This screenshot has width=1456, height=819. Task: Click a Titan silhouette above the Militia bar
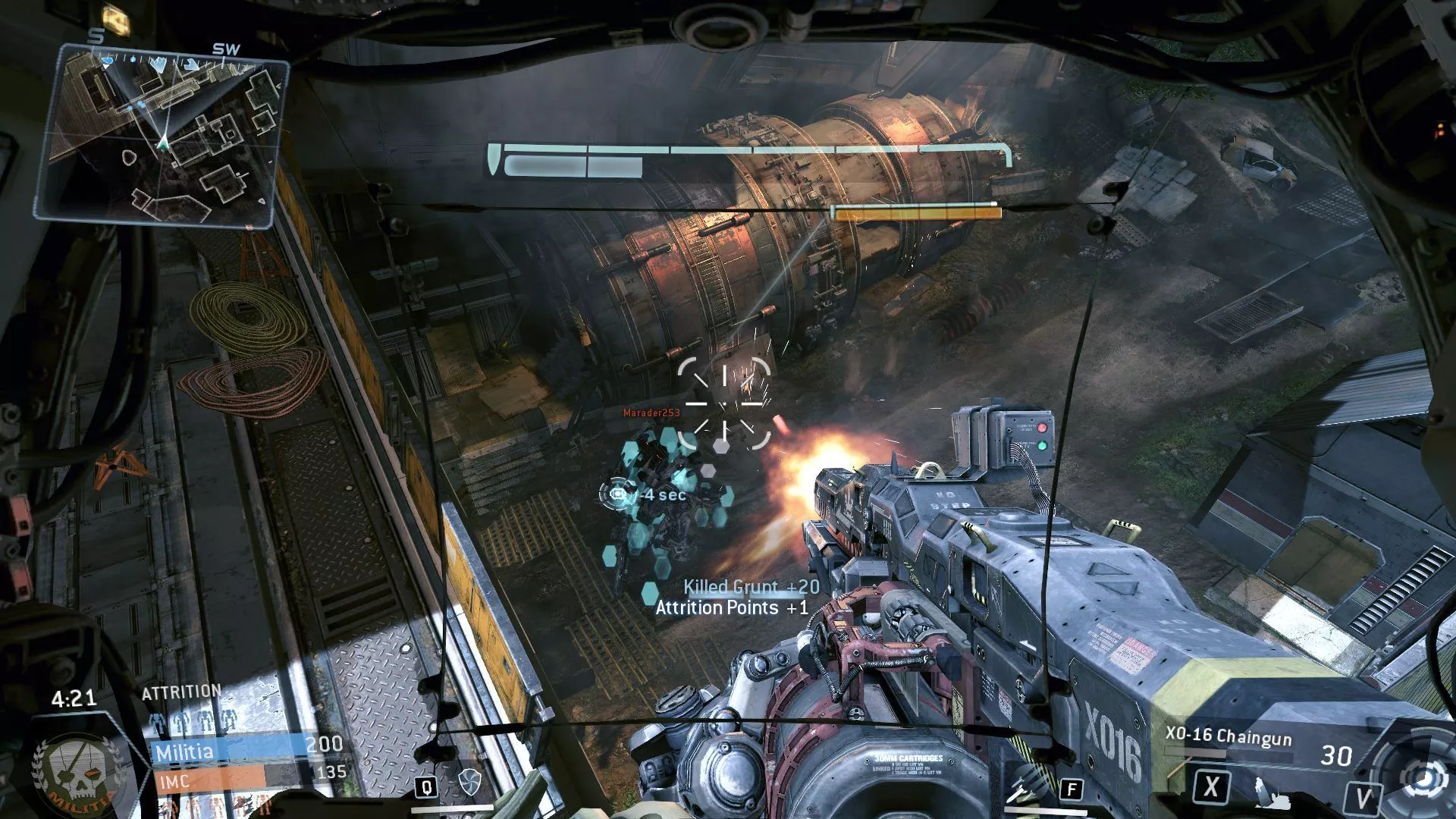point(178,720)
